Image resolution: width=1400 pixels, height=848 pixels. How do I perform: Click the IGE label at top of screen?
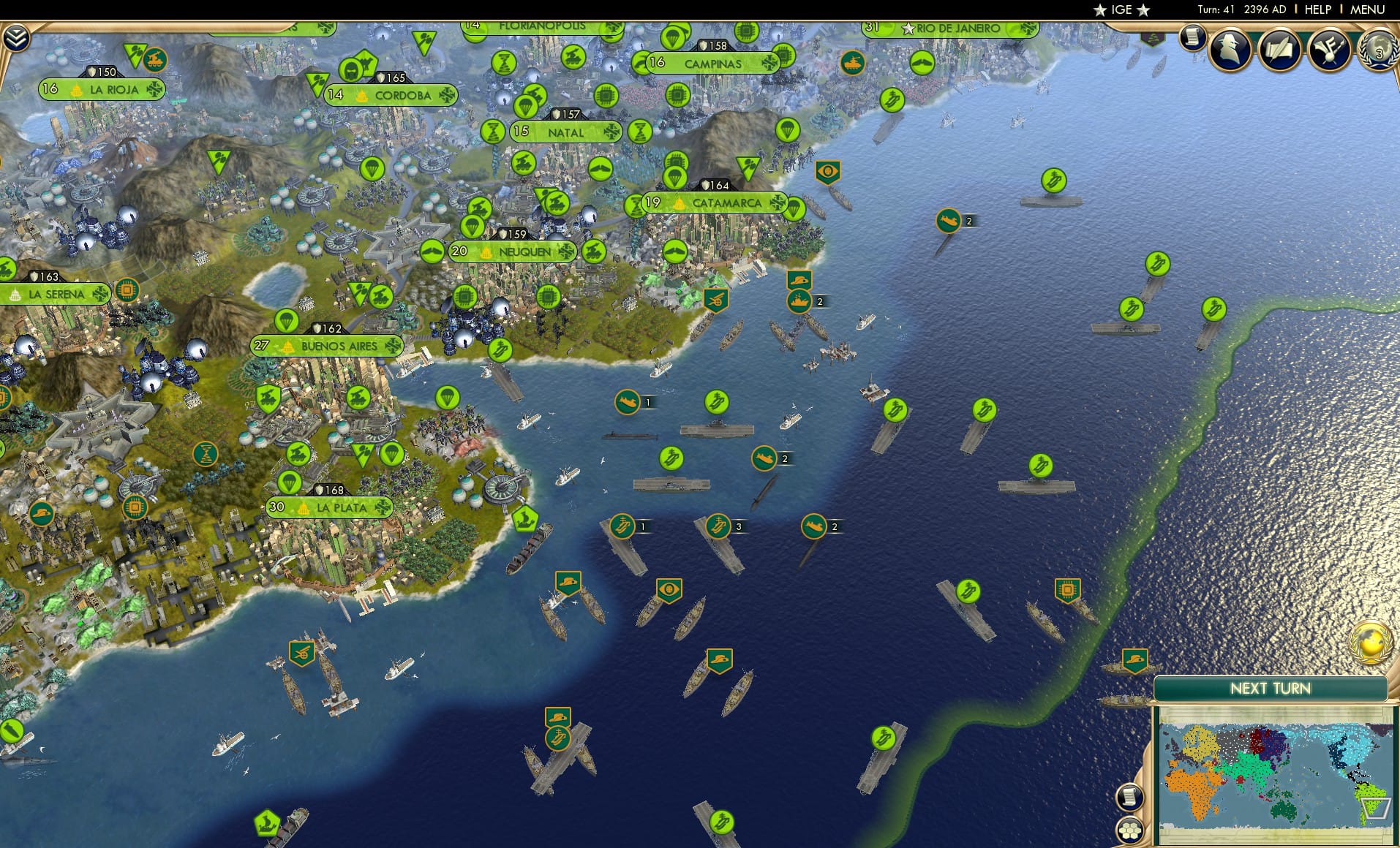pyautogui.click(x=1118, y=10)
